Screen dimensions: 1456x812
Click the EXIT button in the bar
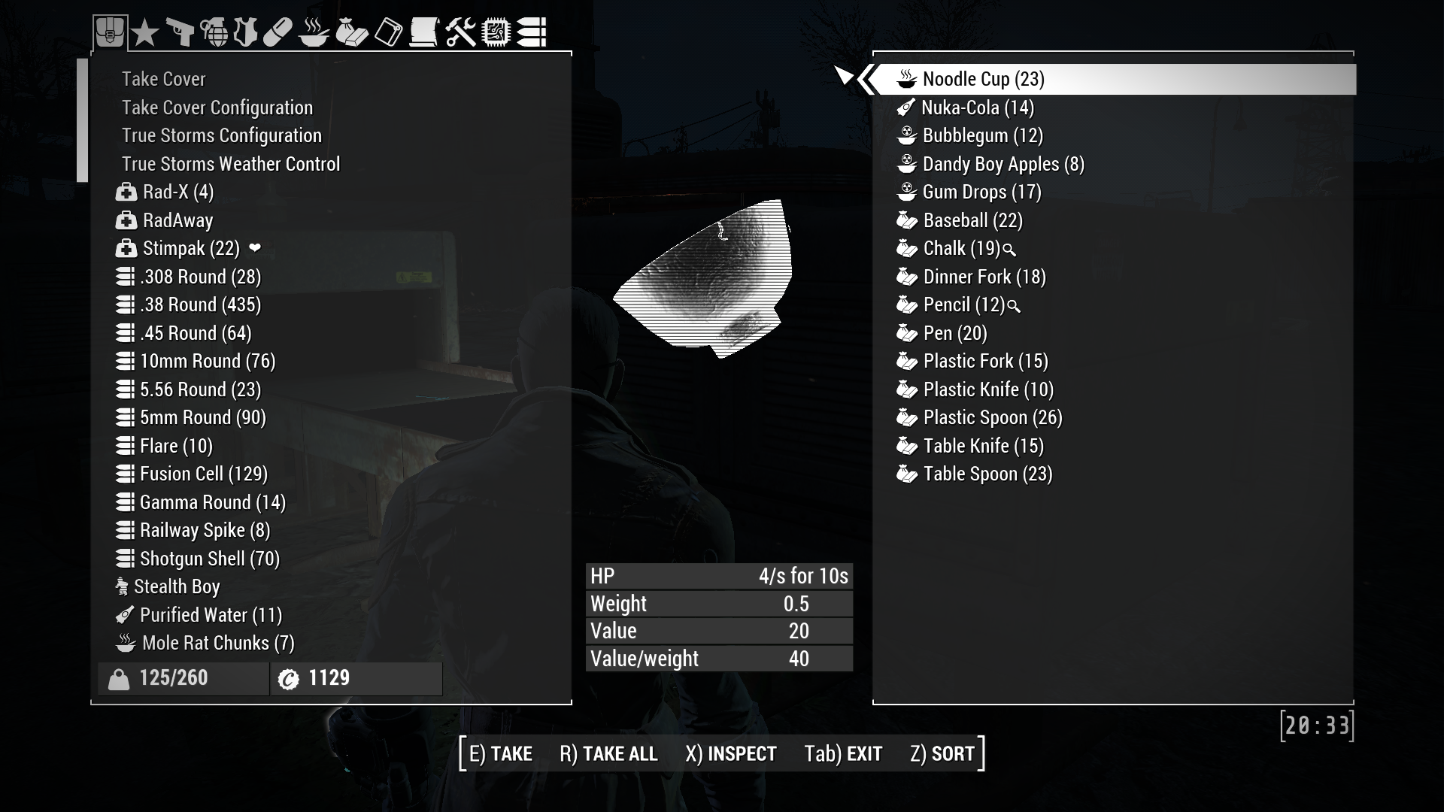(x=843, y=753)
